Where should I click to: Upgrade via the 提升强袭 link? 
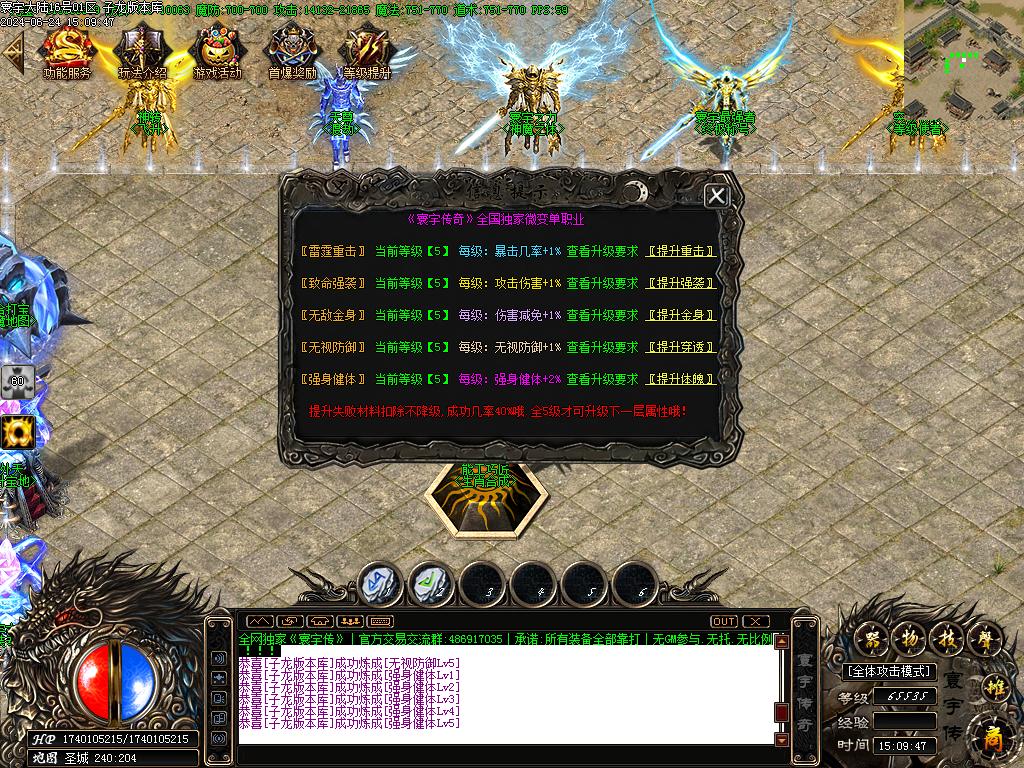[681, 284]
